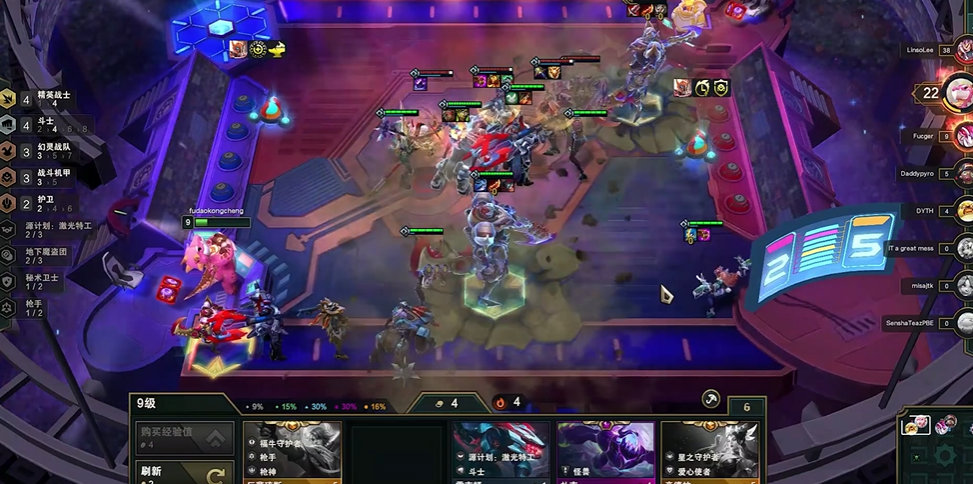The height and width of the screenshot is (484, 973).
Task: View the 地下魔盗团 trait
Action: pyautogui.click(x=45, y=255)
